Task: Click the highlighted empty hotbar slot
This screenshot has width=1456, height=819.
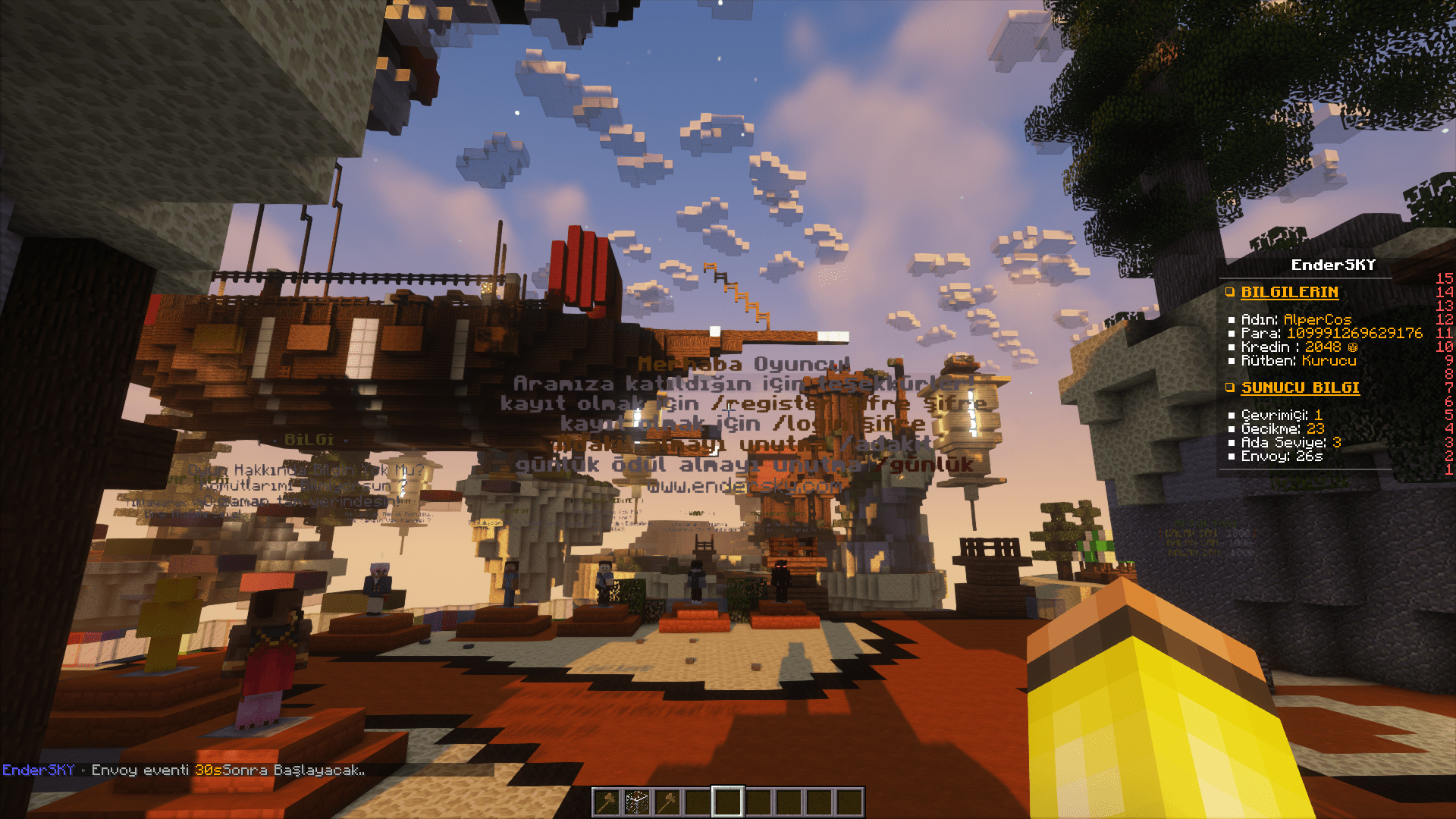Action: pos(728,802)
